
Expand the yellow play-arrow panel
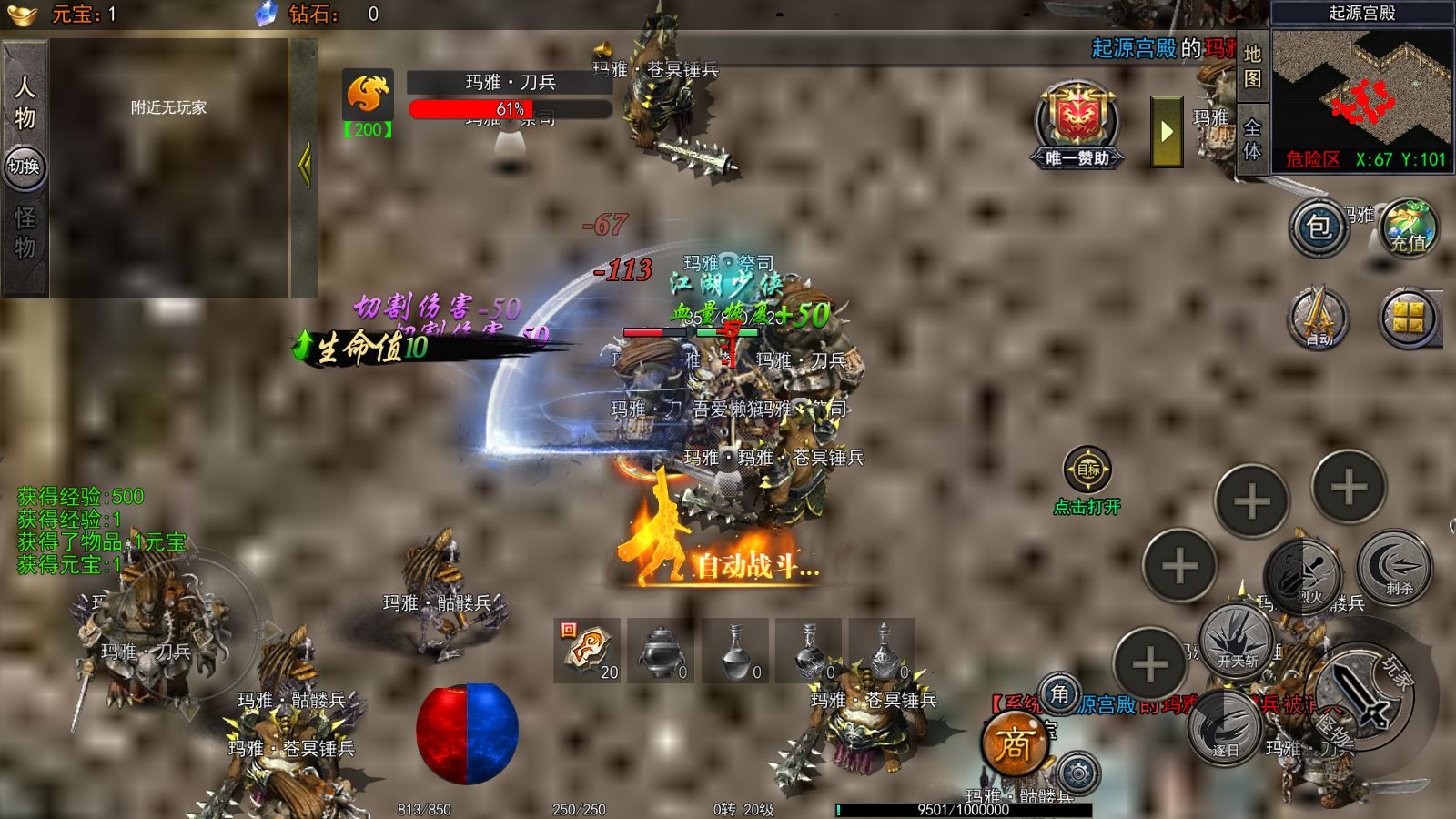[x=1167, y=132]
